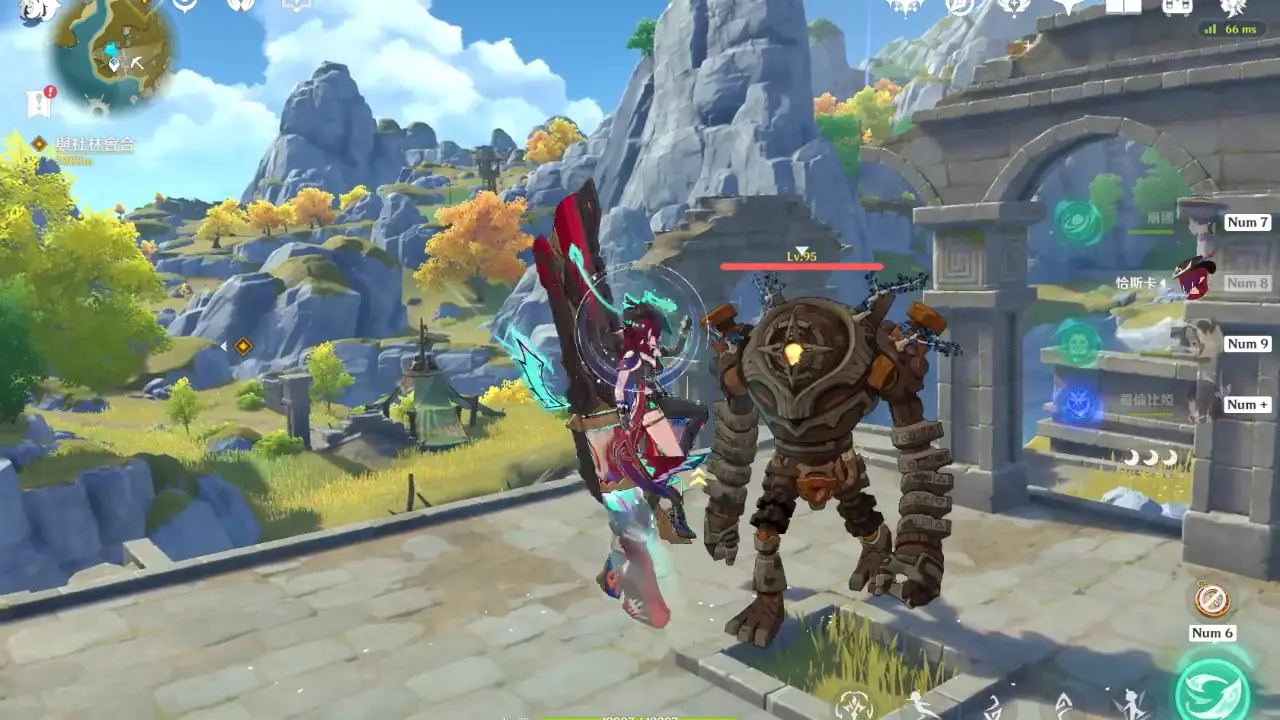Open the book icon in top bar
This screenshot has height=720, width=1280.
point(1123,6)
